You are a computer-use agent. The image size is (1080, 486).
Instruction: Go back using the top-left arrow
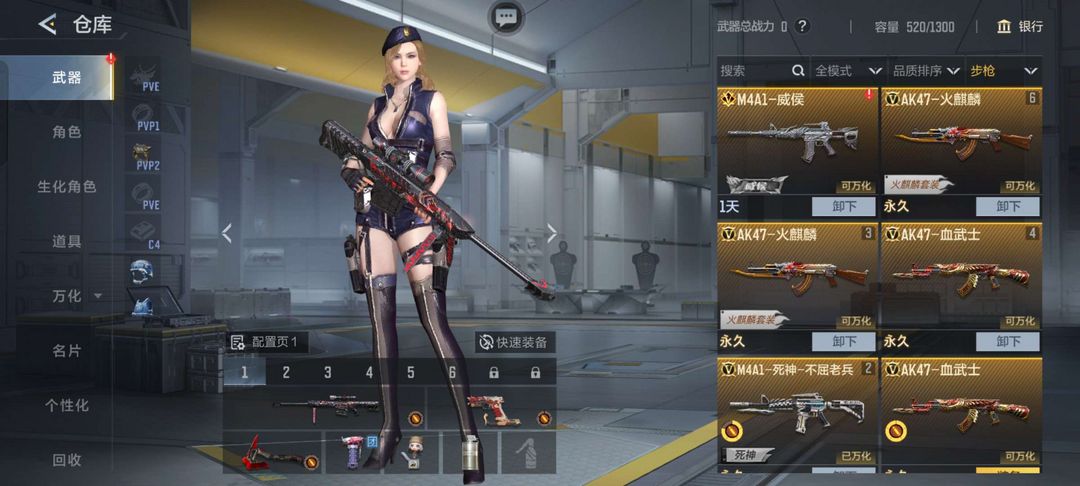47,25
